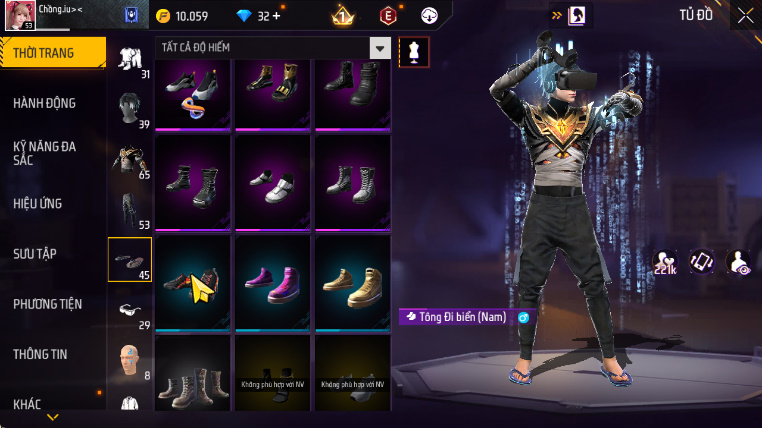
Task: Select the glasses subcategory with 29 items
Action: tap(130, 311)
